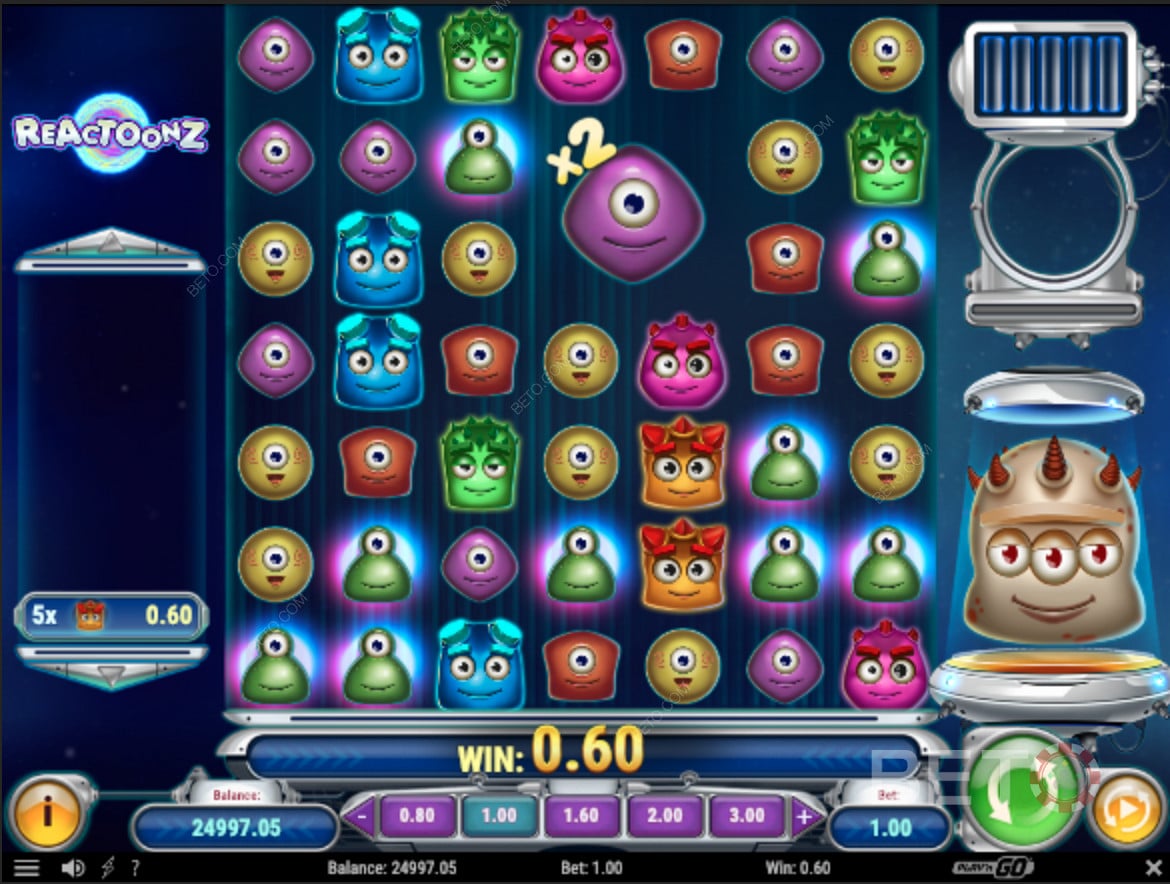
Task: Toggle the lightning bolt fast play
Action: click(108, 868)
